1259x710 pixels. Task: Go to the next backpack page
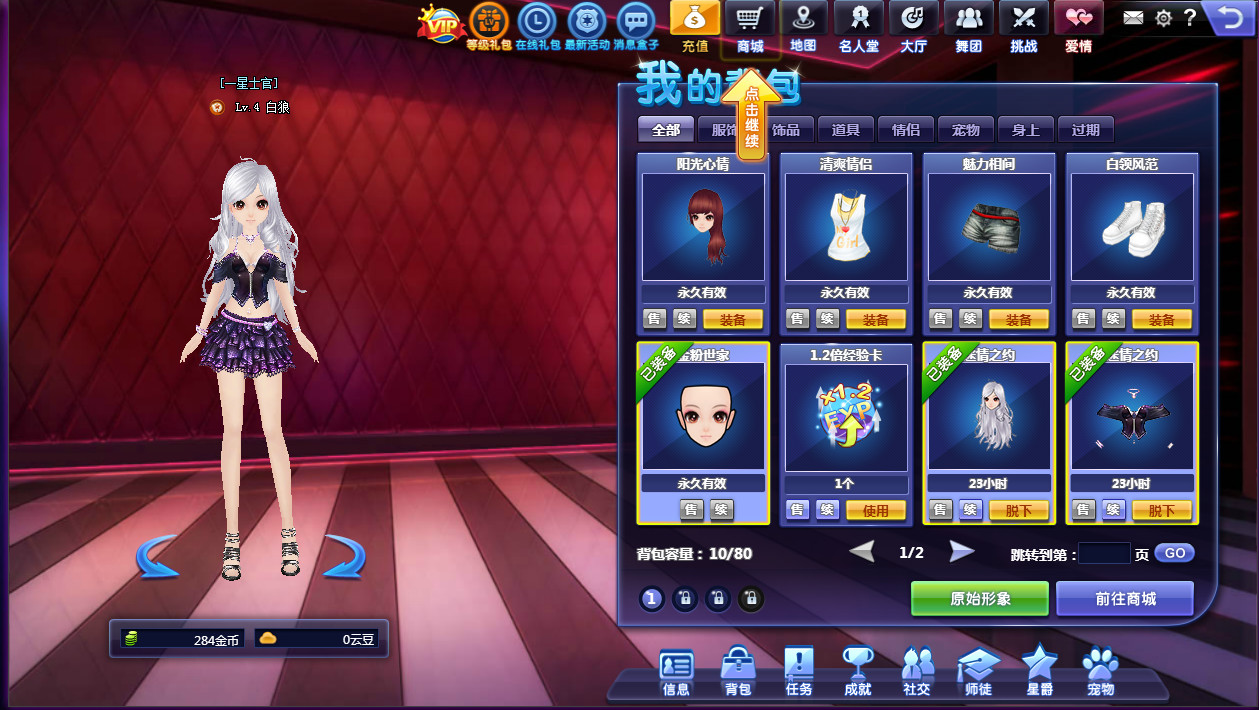(962, 552)
